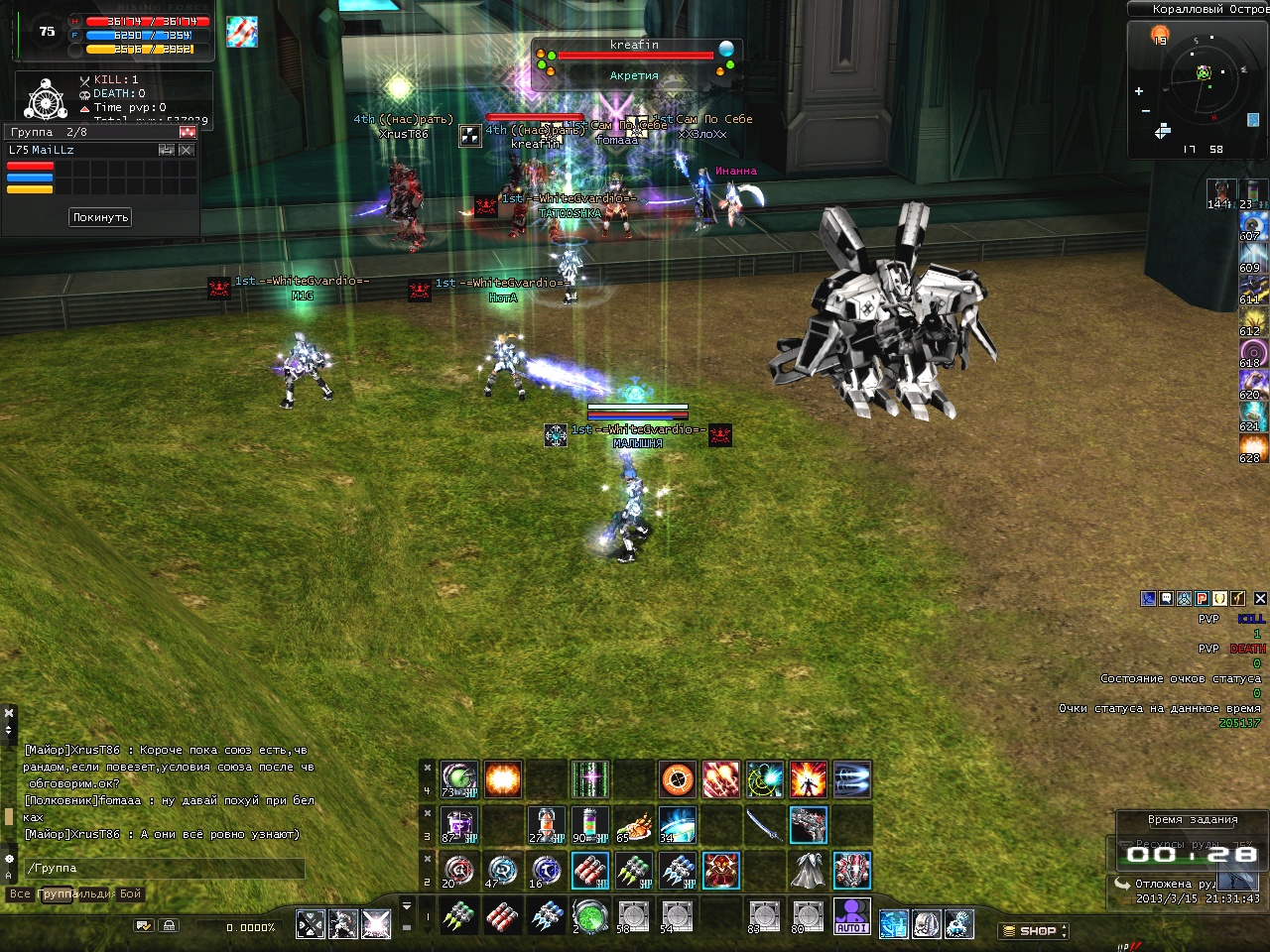Image resolution: width=1270 pixels, height=952 pixels.
Task: Switch chat to the Все tab
Action: (x=20, y=894)
